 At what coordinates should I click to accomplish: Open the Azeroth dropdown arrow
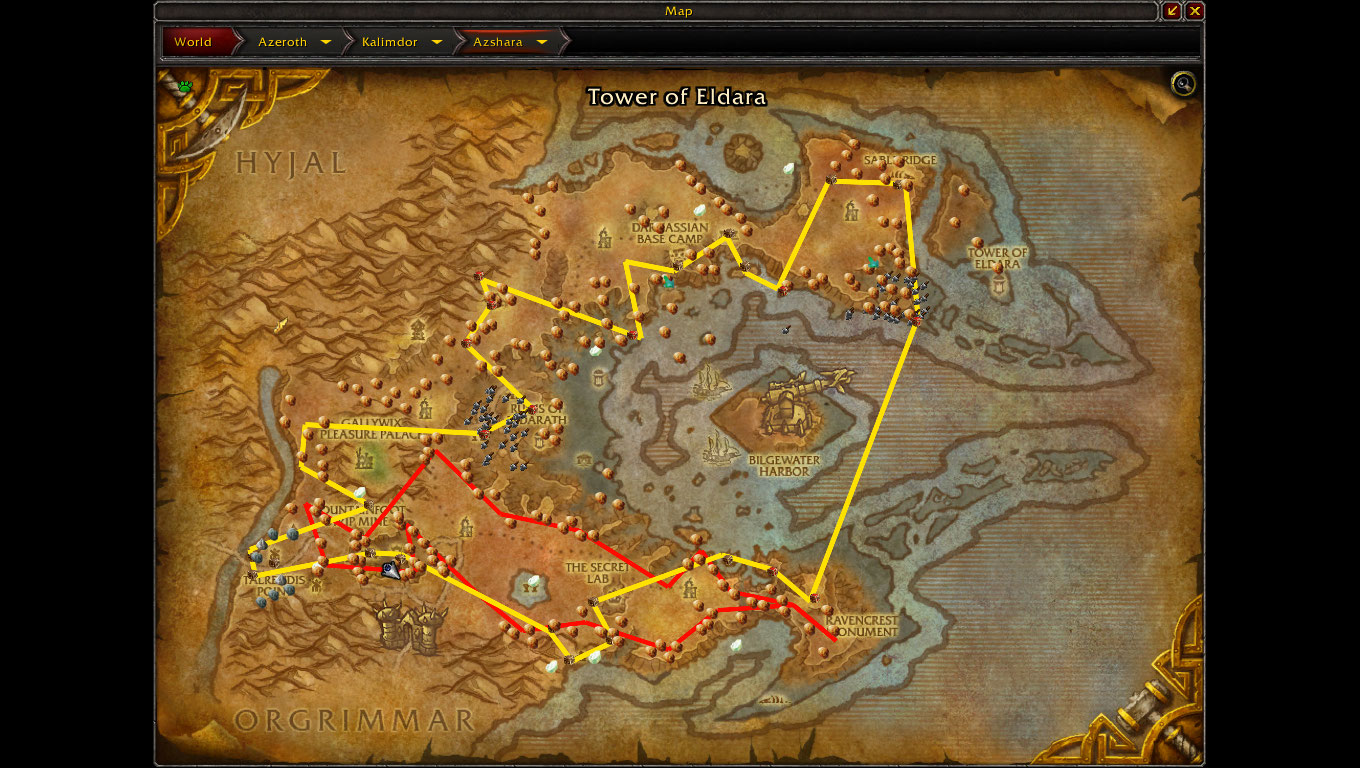pos(326,42)
